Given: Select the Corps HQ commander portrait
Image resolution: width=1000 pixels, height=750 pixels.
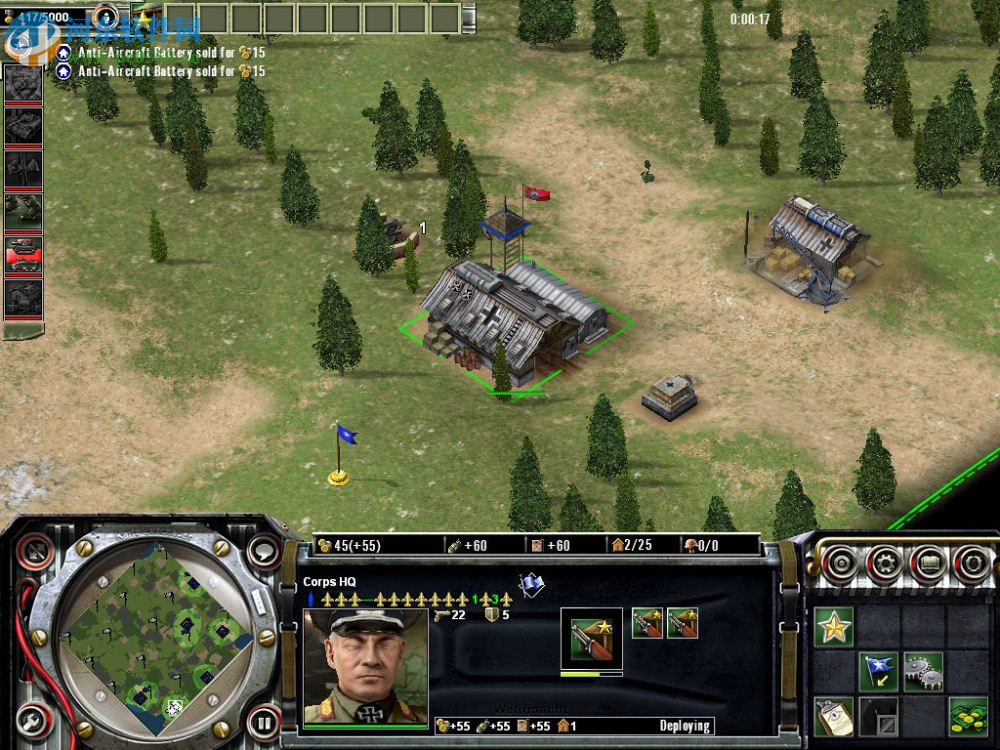Looking at the screenshot, I should [x=365, y=665].
